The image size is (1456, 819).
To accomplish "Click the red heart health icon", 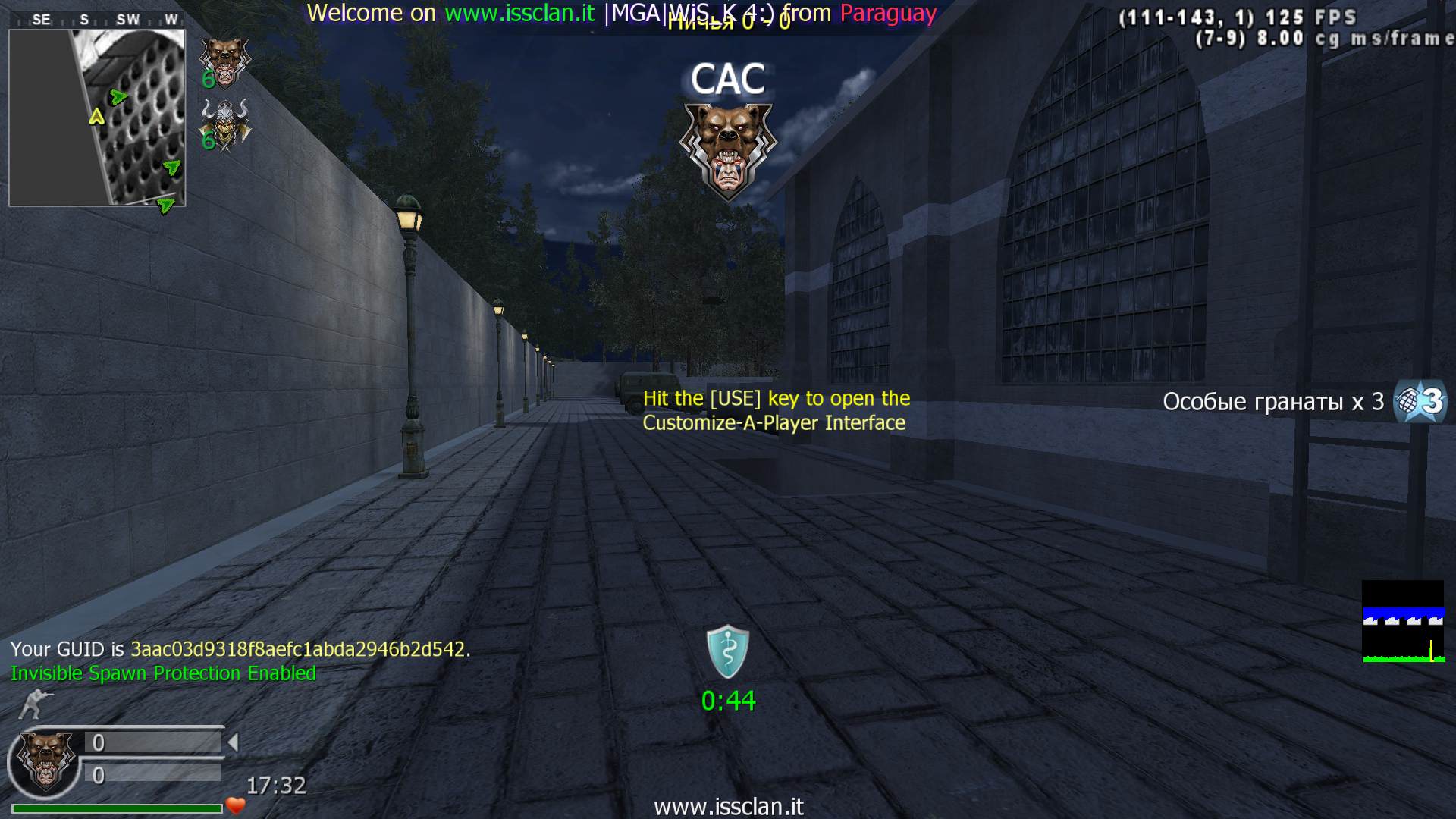I will (x=236, y=806).
